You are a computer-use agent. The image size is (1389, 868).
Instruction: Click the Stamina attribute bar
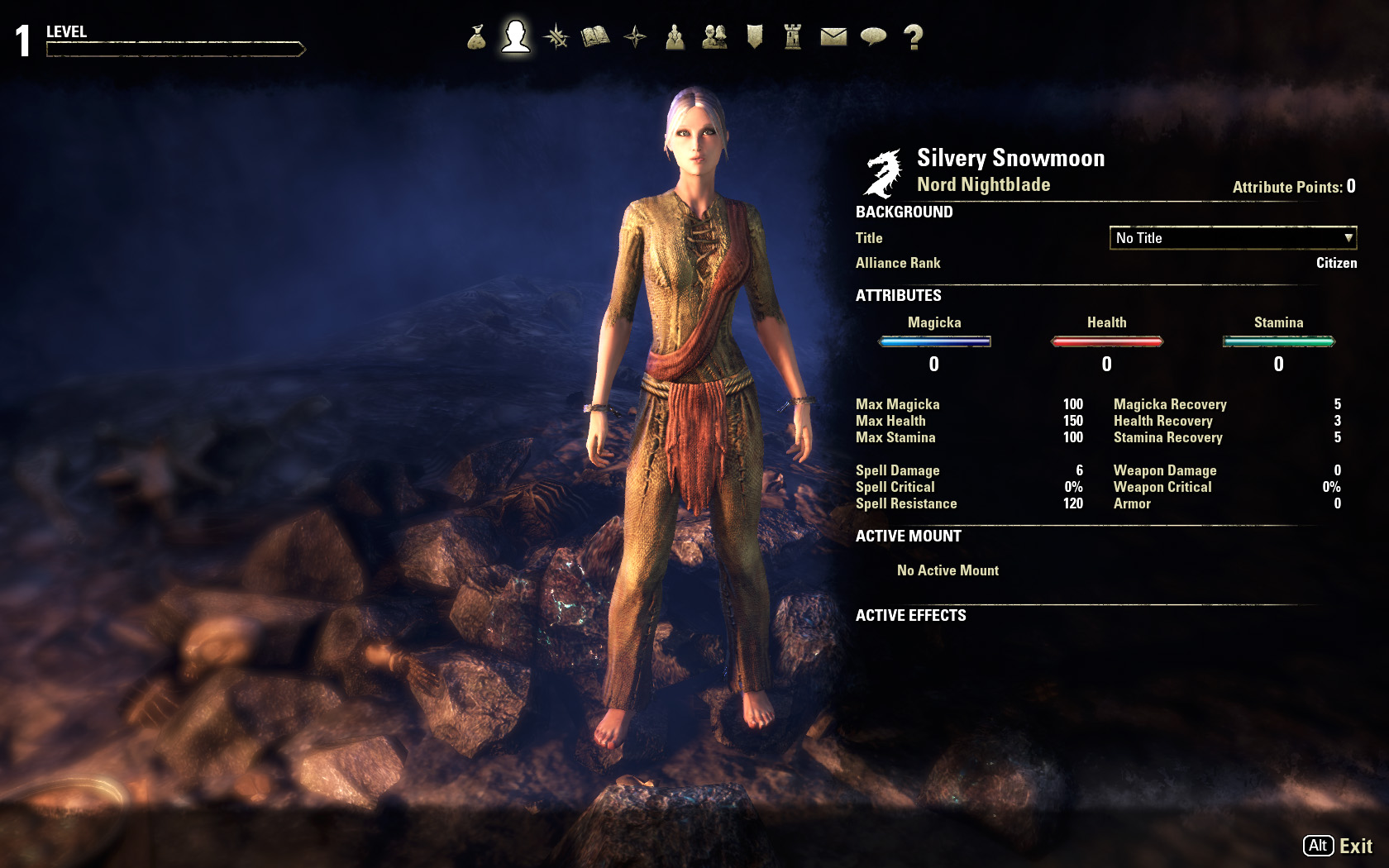pos(1278,341)
